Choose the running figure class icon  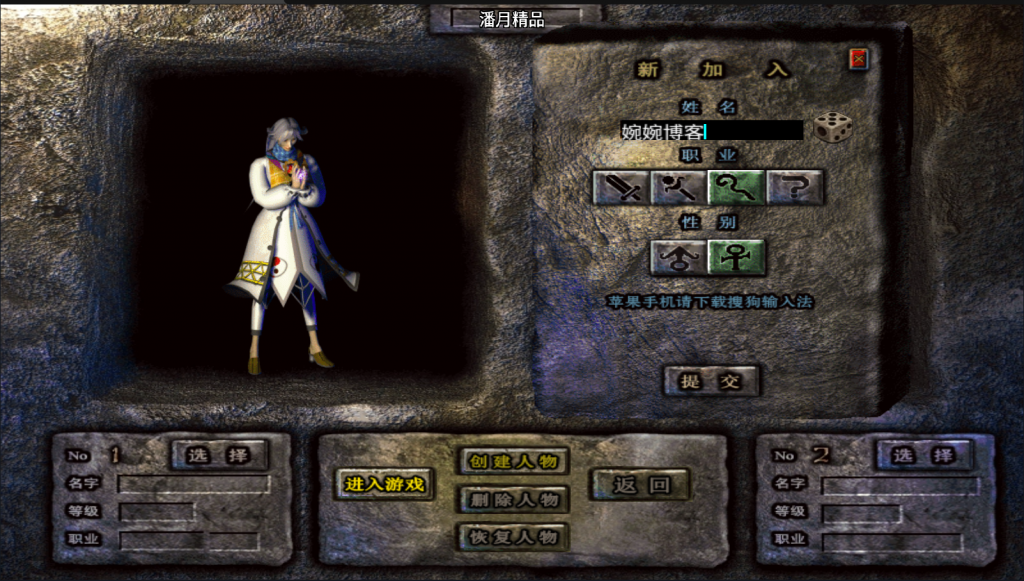pyautogui.click(x=679, y=187)
